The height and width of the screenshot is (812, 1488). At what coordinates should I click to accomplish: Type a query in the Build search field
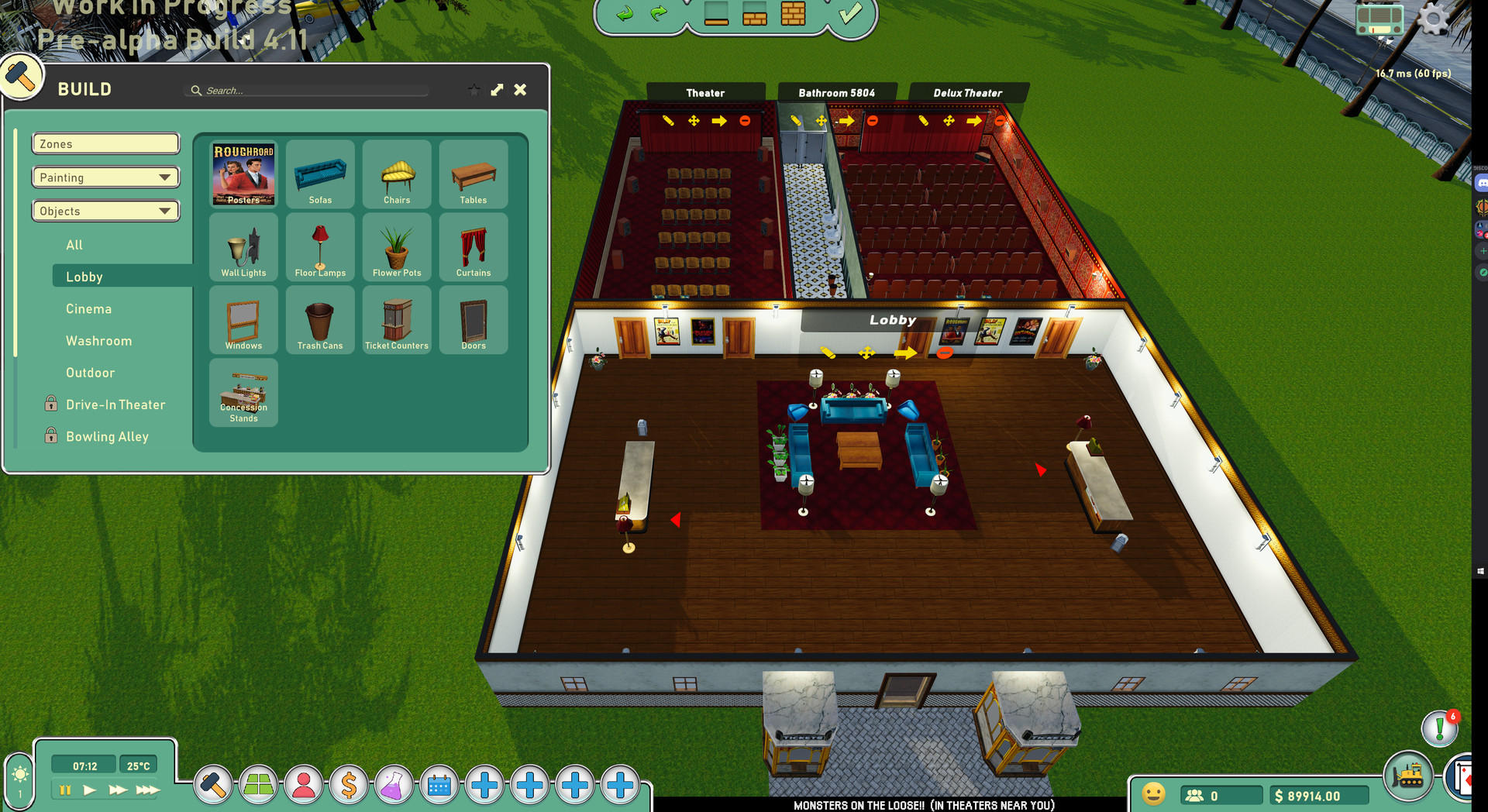[306, 90]
